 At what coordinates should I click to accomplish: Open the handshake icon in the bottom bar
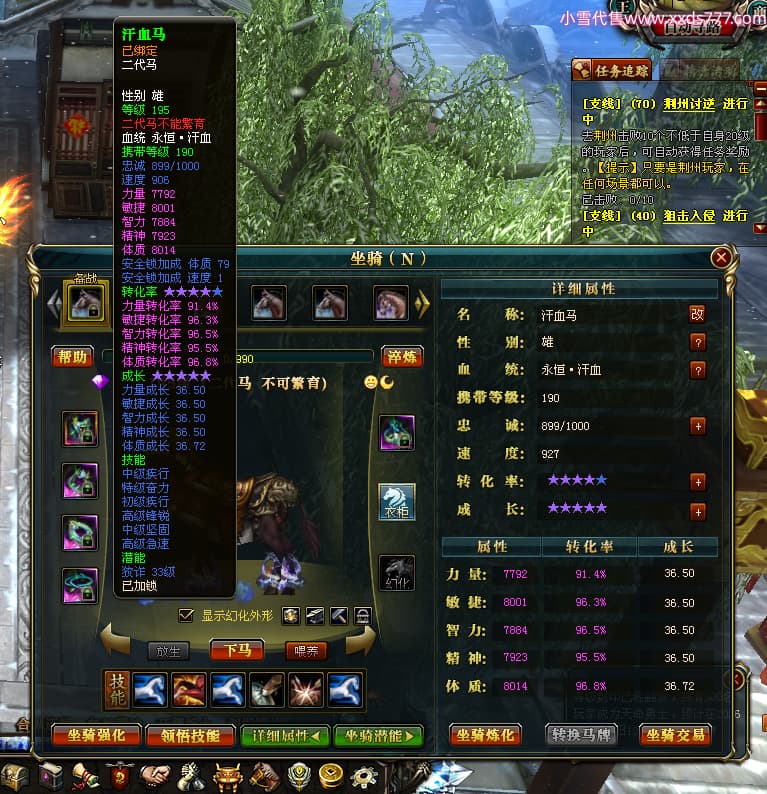(154, 775)
